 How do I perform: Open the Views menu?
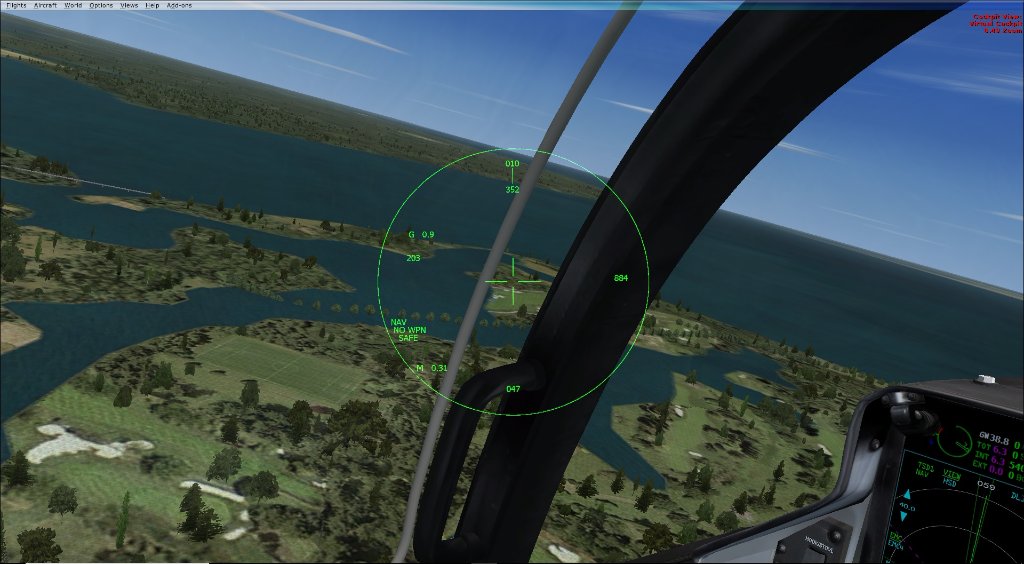tap(129, 5)
